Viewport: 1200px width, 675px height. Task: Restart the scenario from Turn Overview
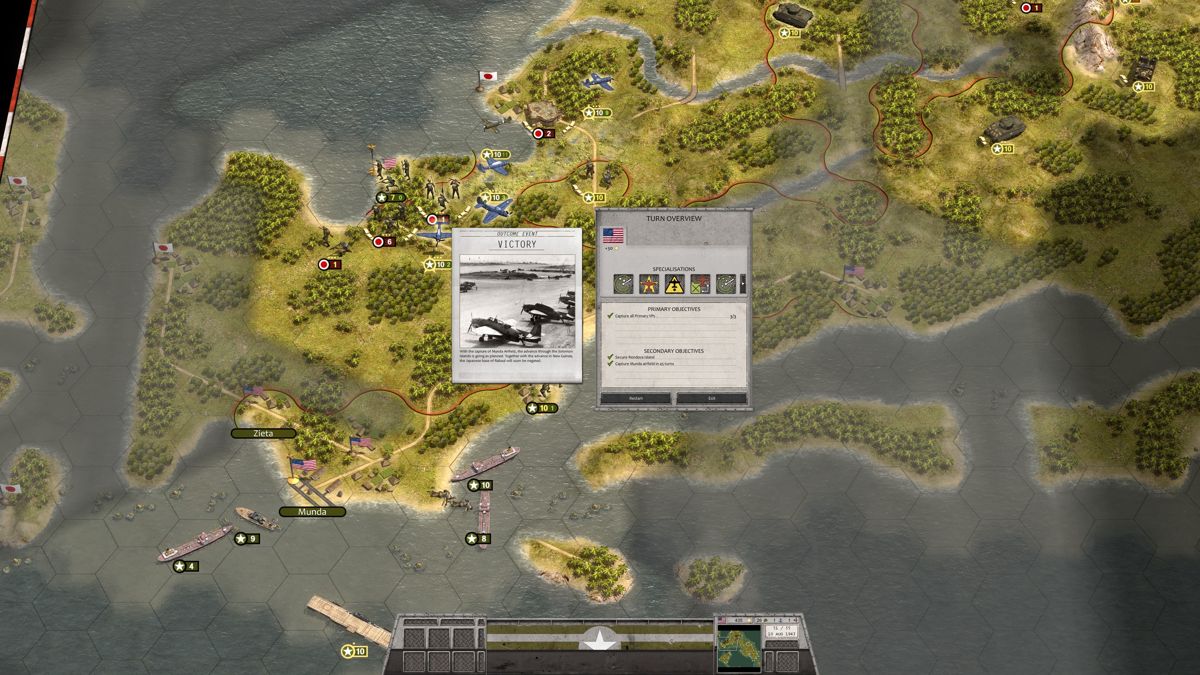pos(635,398)
